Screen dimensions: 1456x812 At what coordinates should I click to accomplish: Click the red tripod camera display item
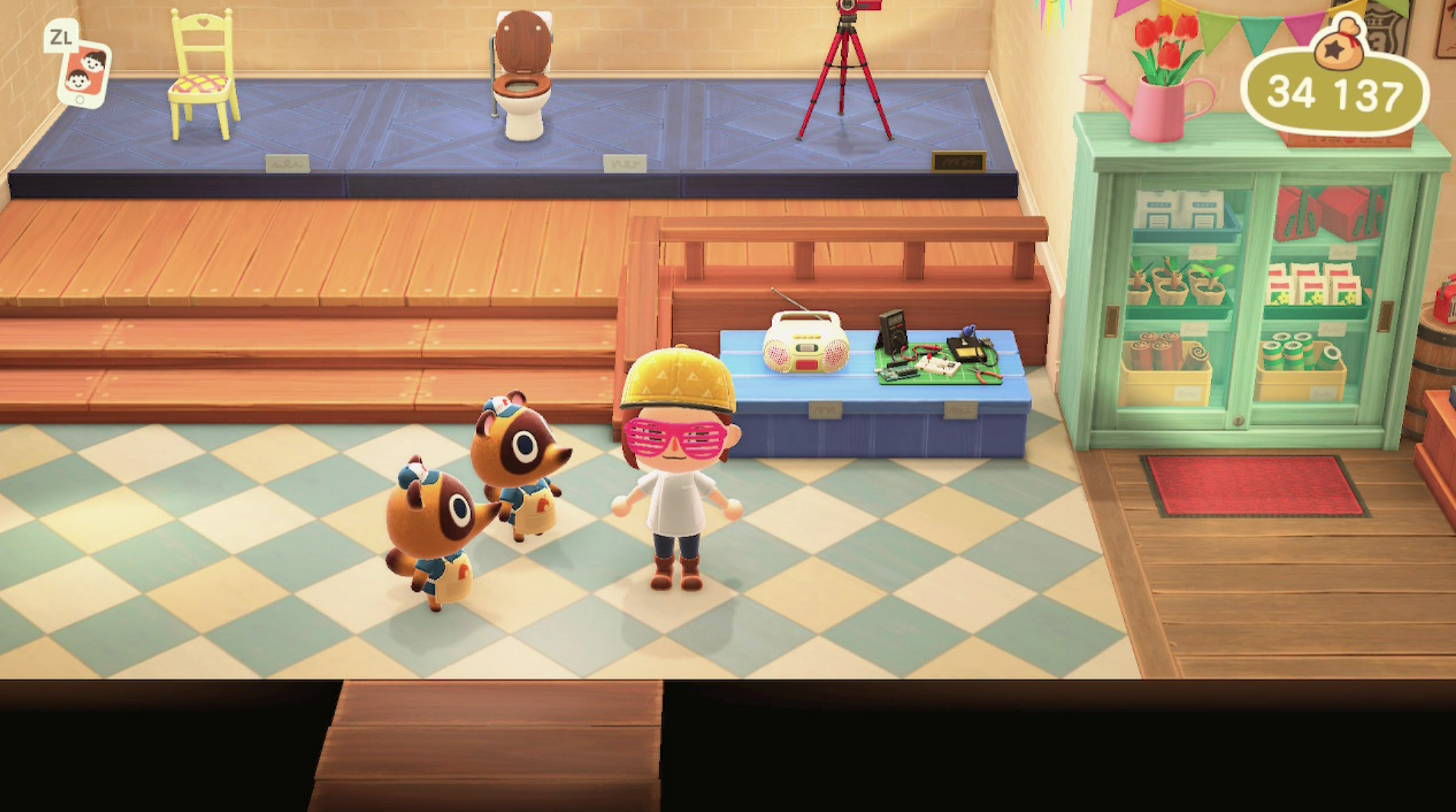coord(843,61)
